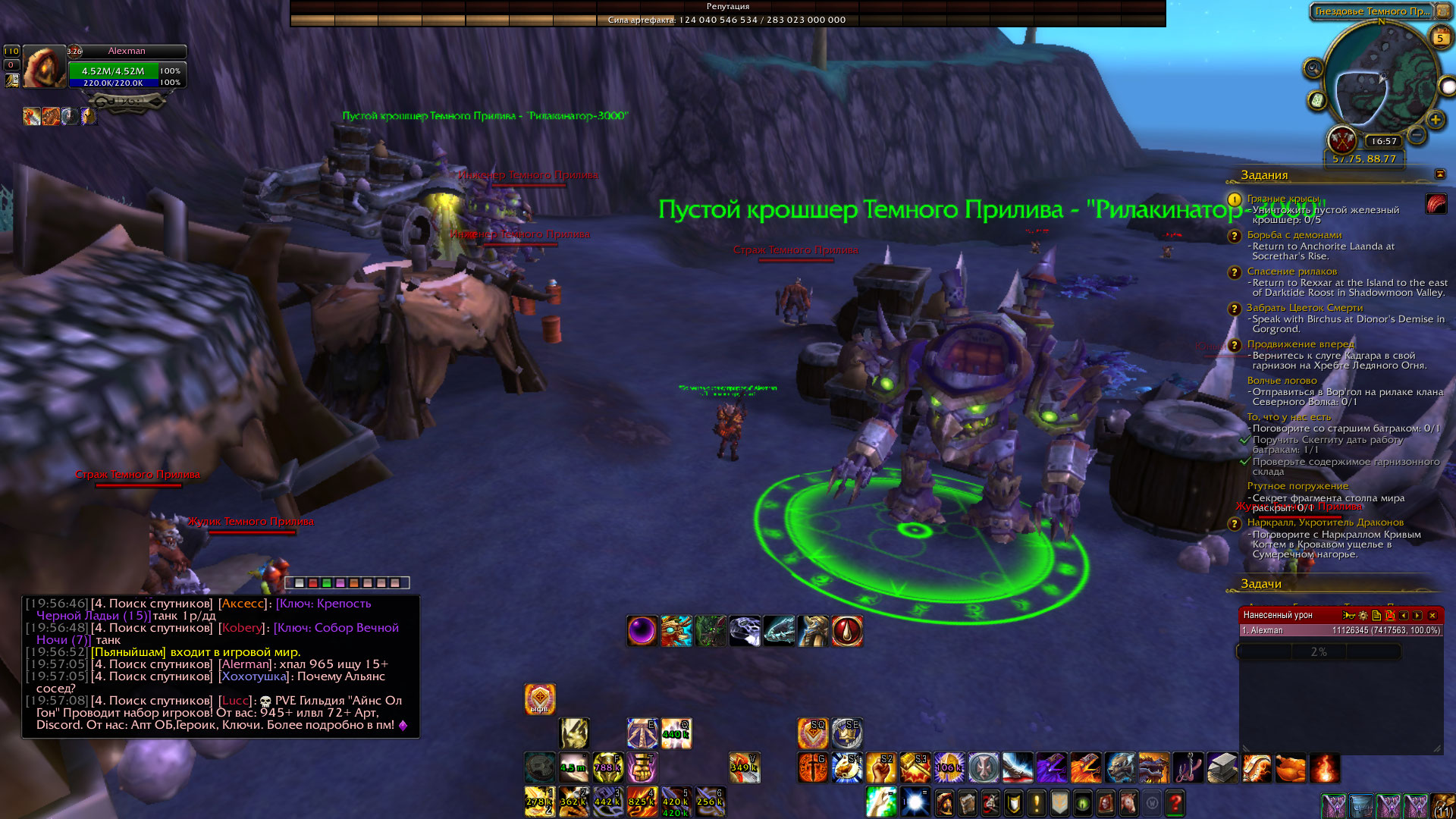This screenshot has height=819, width=1456.
Task: Open damage meter gear settings
Action: (x=1363, y=615)
